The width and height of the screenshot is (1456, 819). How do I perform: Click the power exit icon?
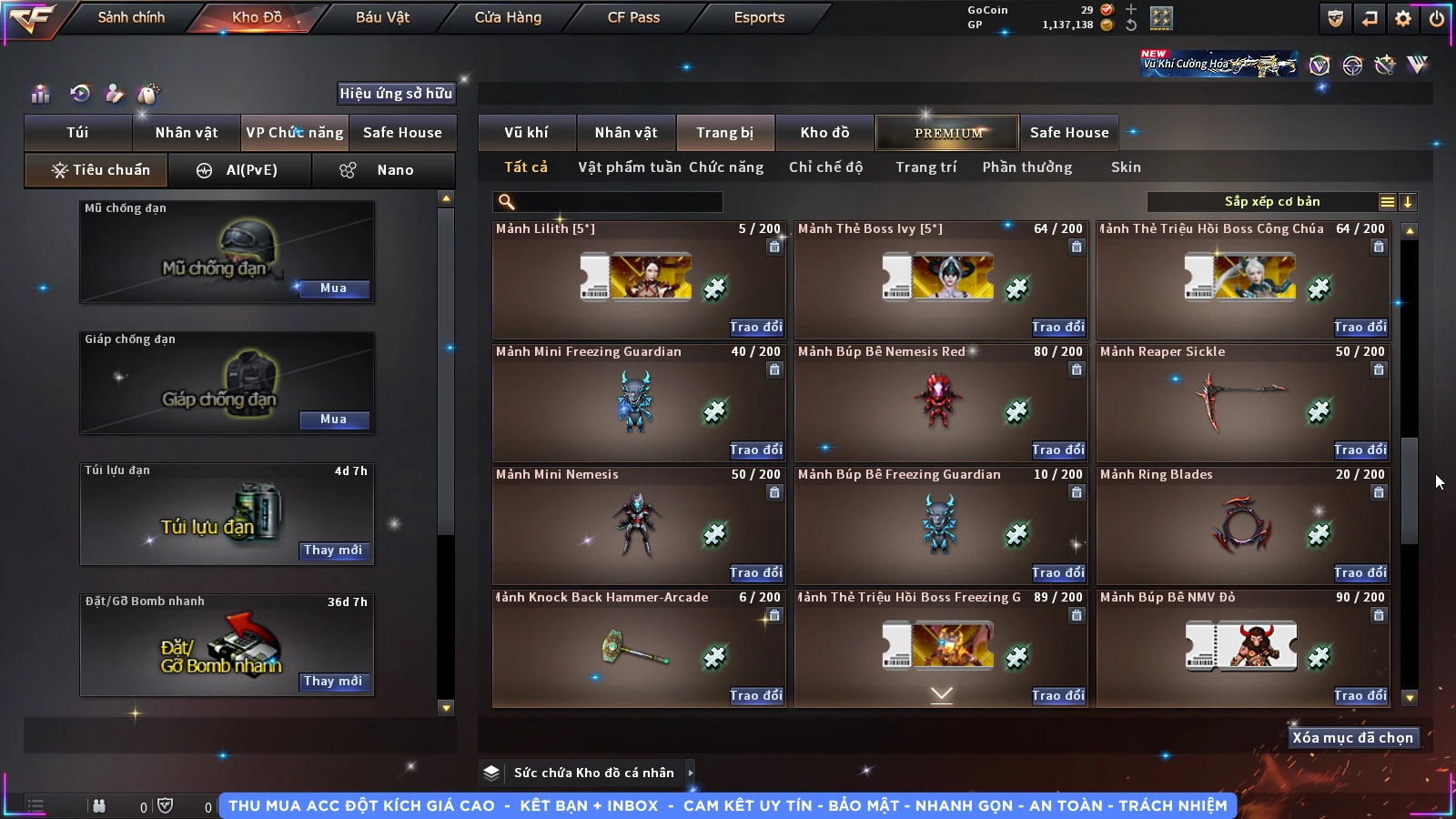1437,18
